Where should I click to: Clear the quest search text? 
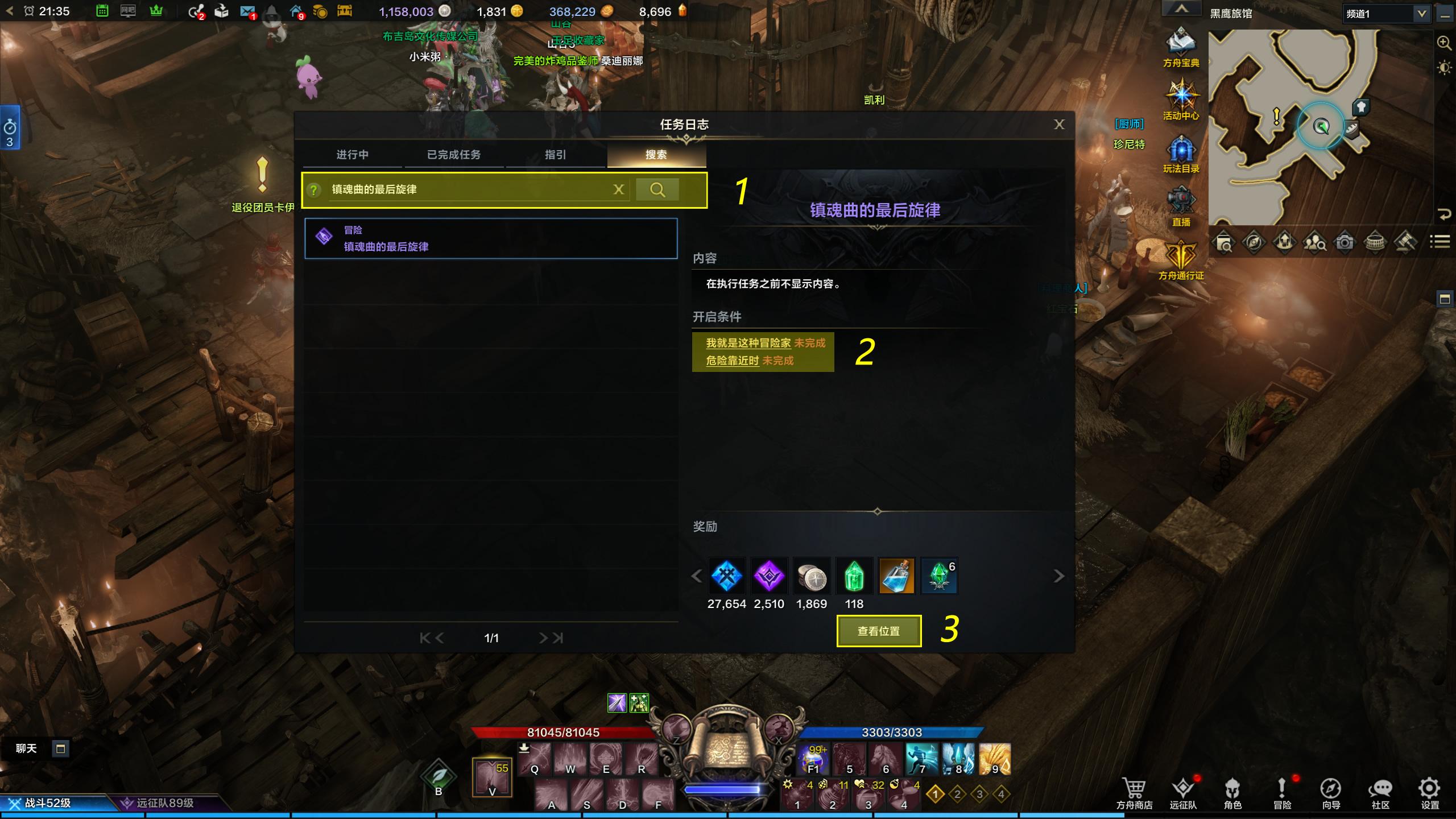pos(619,190)
